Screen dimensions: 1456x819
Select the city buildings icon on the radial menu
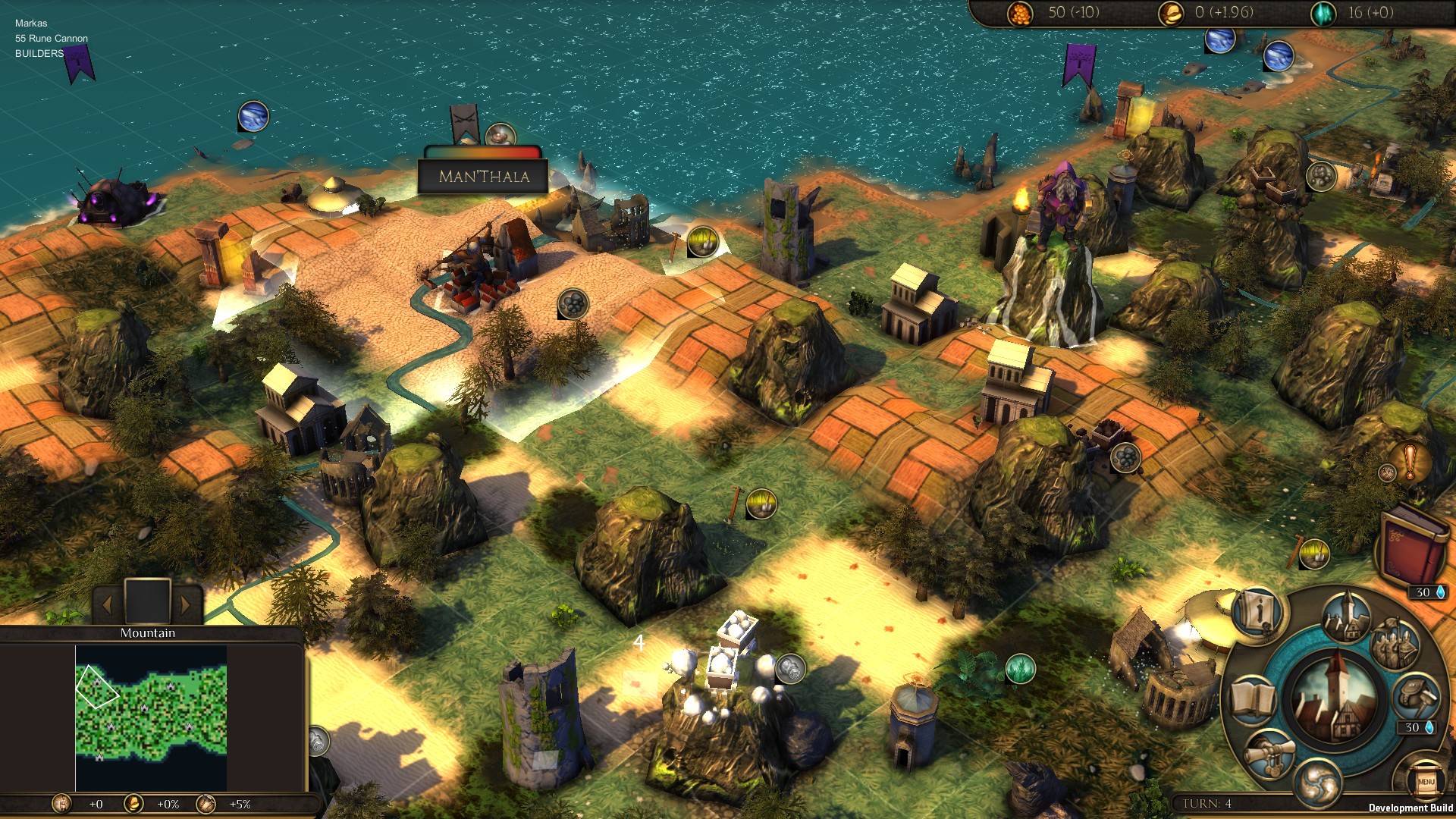(x=1345, y=617)
